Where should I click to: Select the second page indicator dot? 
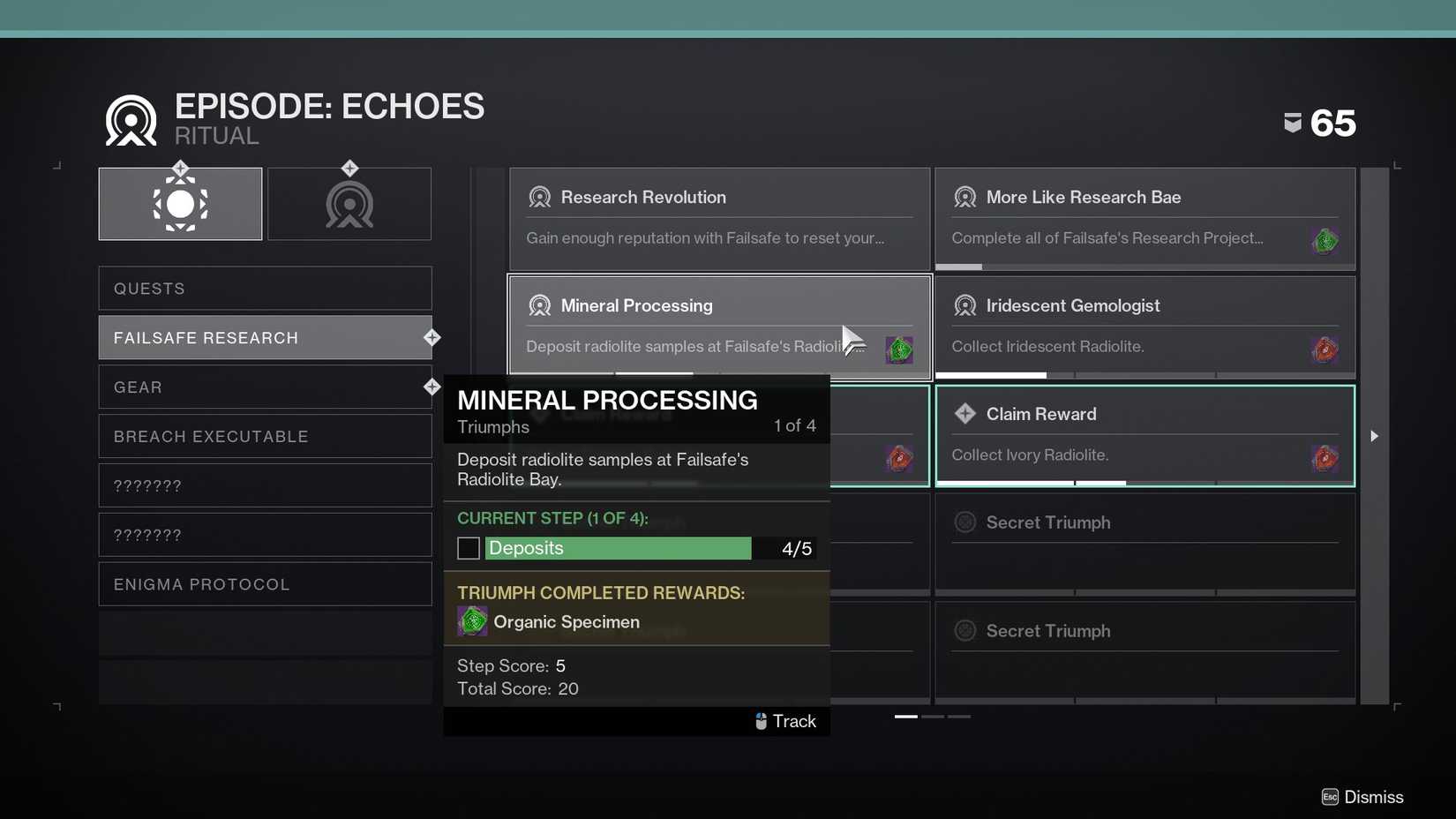coord(932,717)
